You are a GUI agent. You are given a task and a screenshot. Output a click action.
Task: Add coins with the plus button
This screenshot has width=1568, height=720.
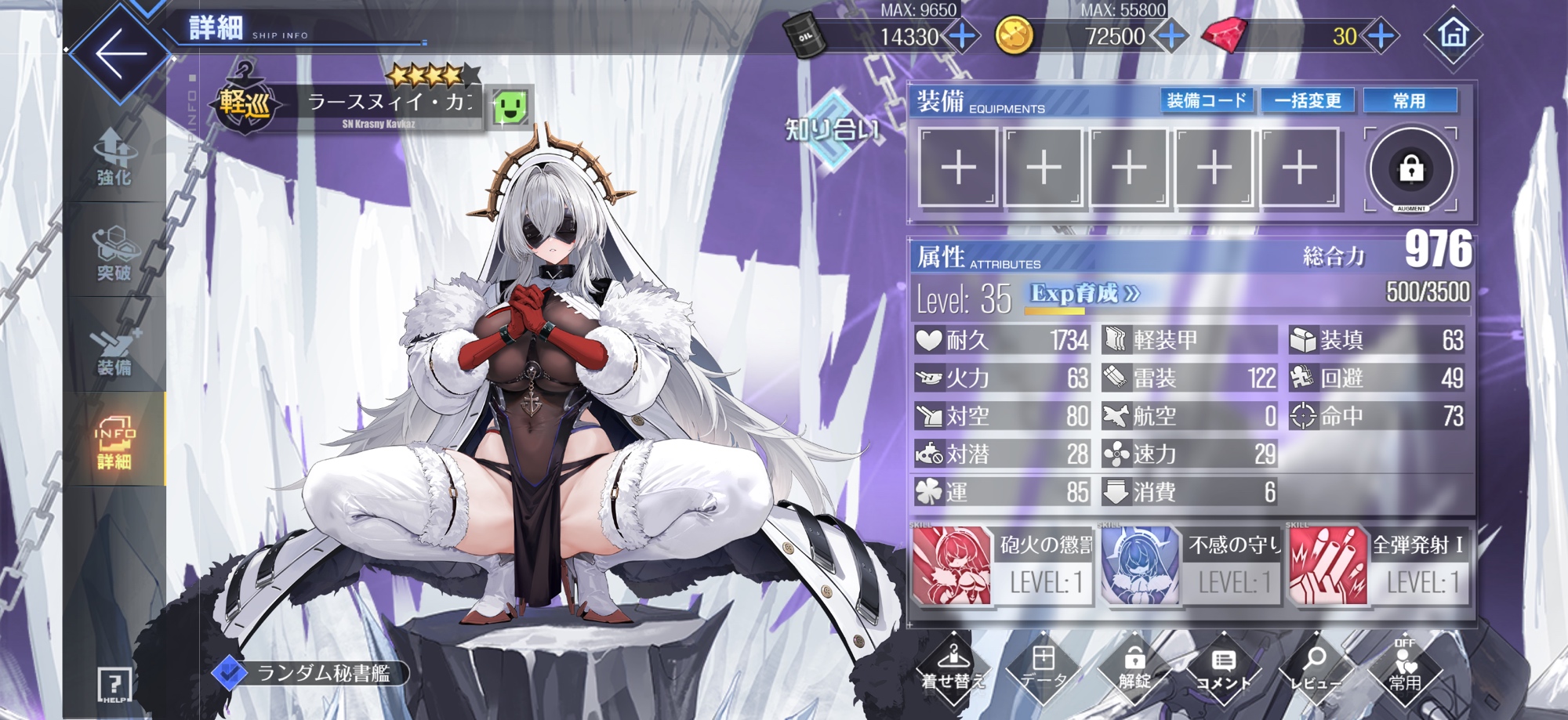[x=1171, y=36]
